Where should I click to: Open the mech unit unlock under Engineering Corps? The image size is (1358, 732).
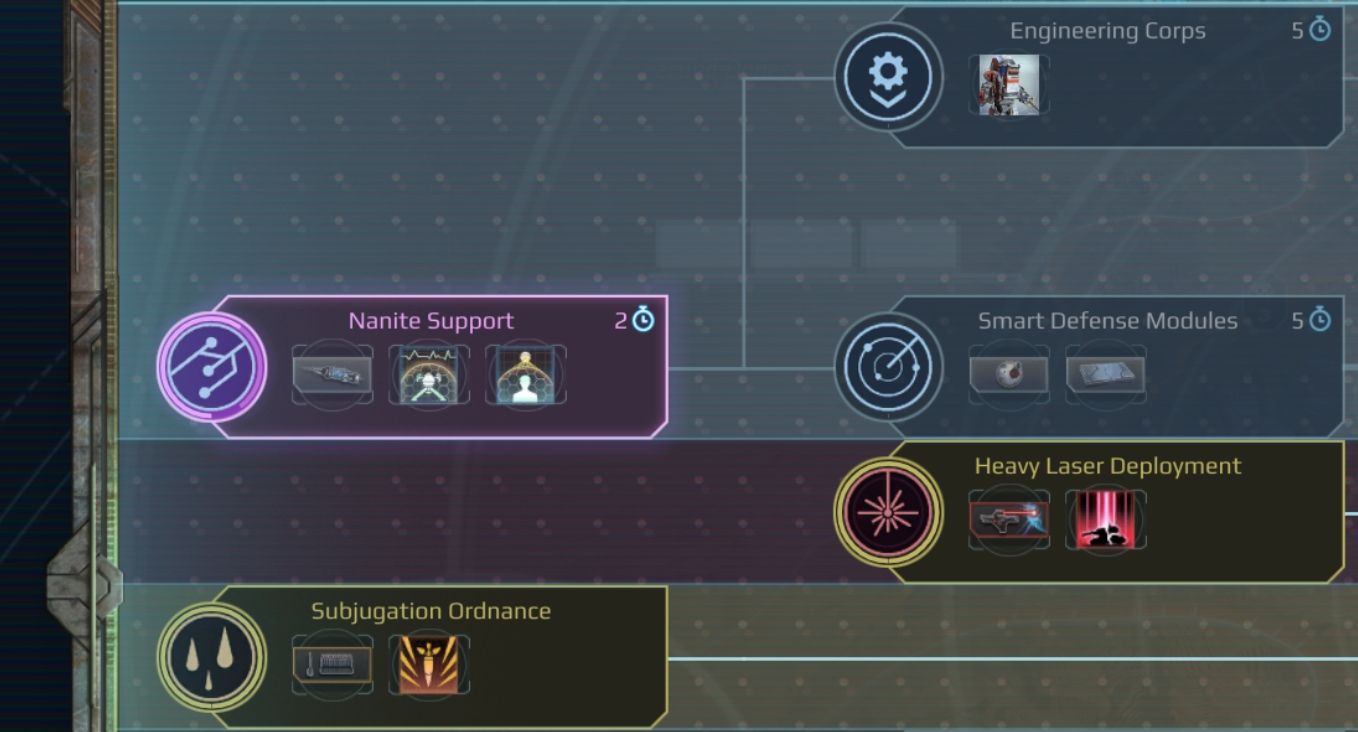[x=1008, y=86]
